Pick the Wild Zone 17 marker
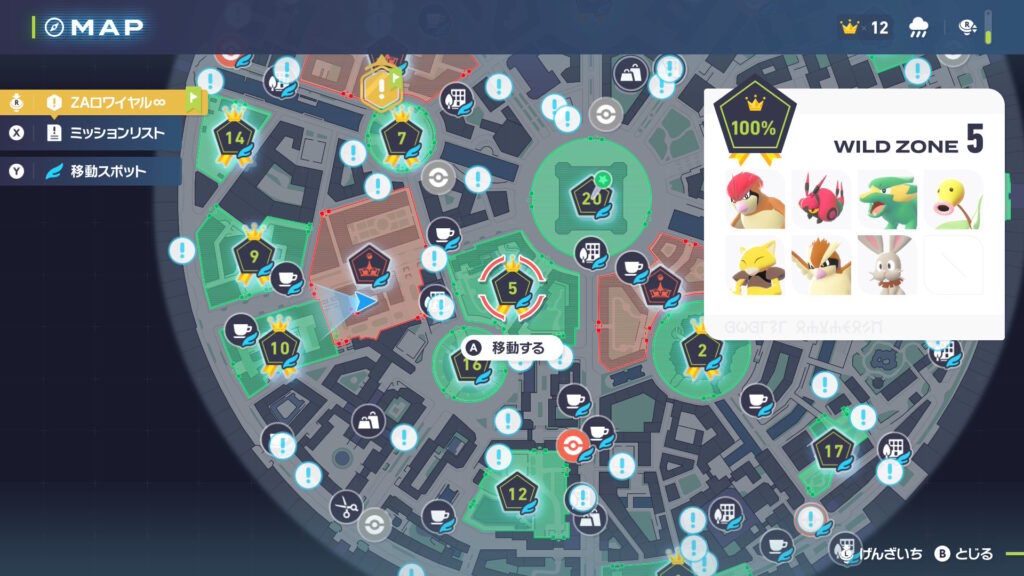 (x=832, y=449)
